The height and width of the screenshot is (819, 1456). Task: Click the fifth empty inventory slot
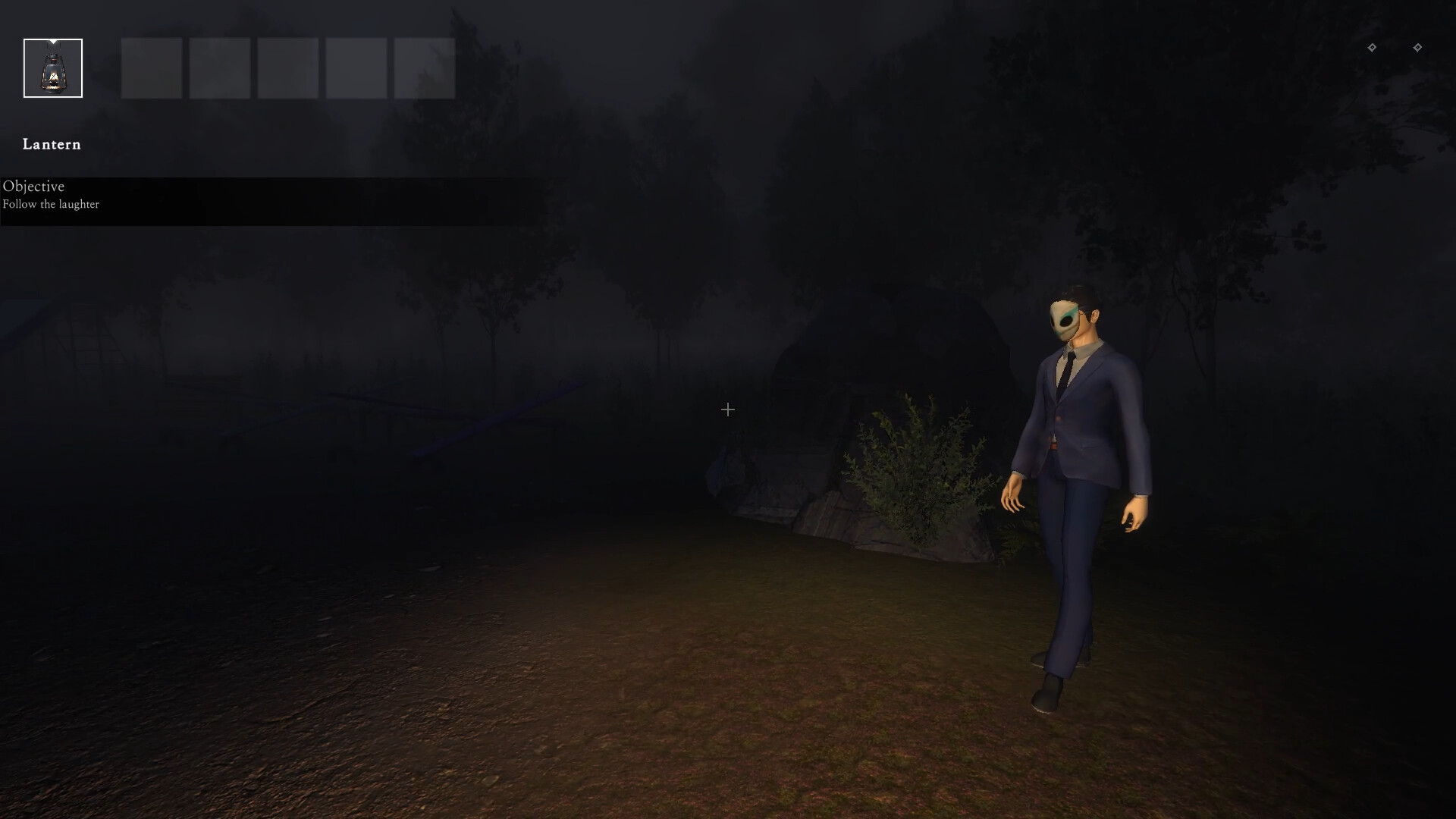coord(356,68)
